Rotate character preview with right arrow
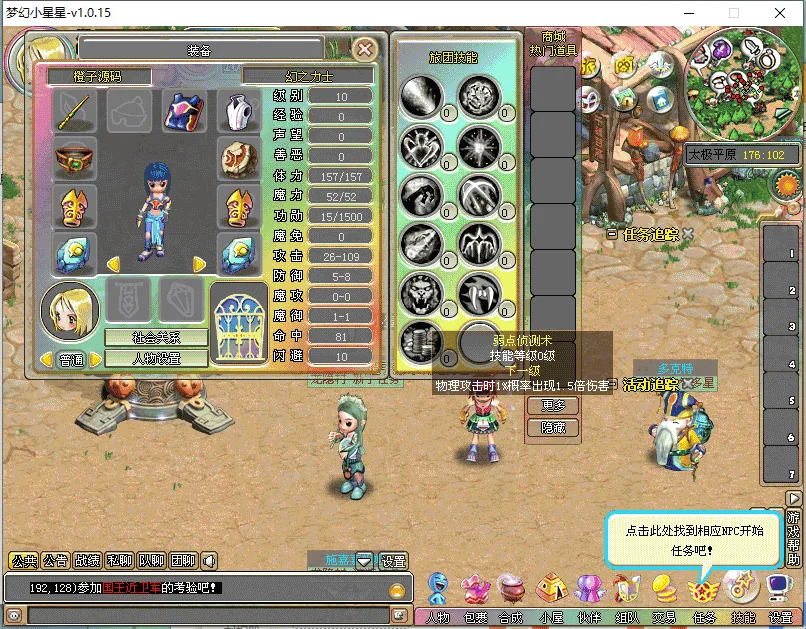Screen dimensions: 806x629 200,264
